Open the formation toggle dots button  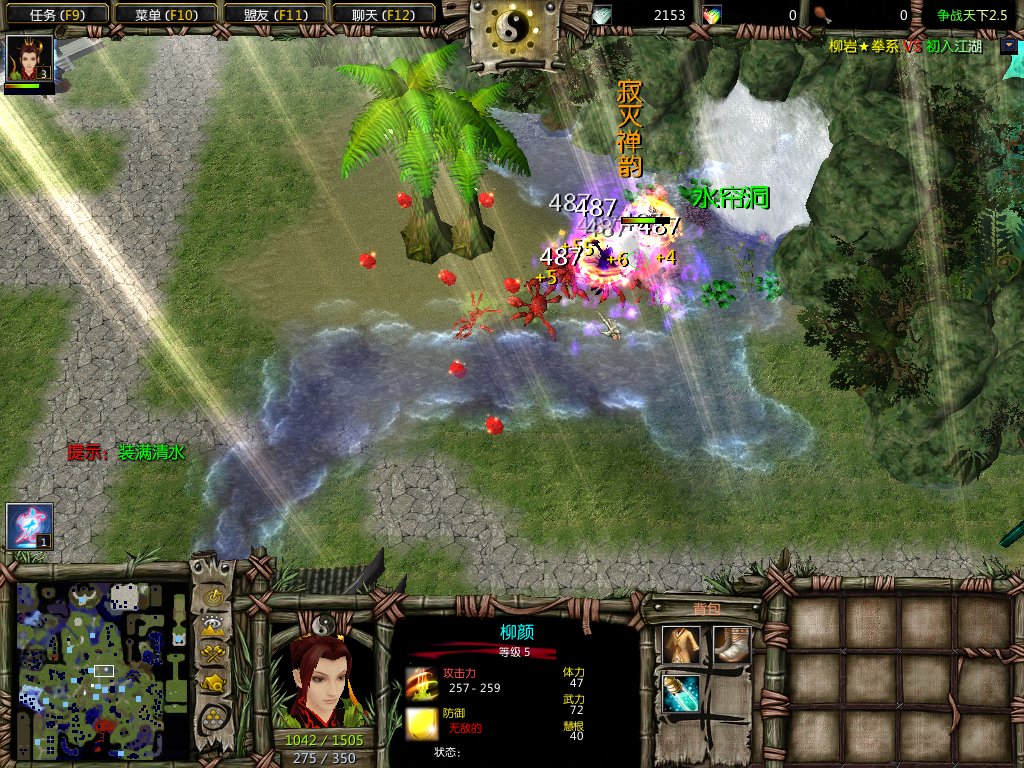pyautogui.click(x=213, y=717)
